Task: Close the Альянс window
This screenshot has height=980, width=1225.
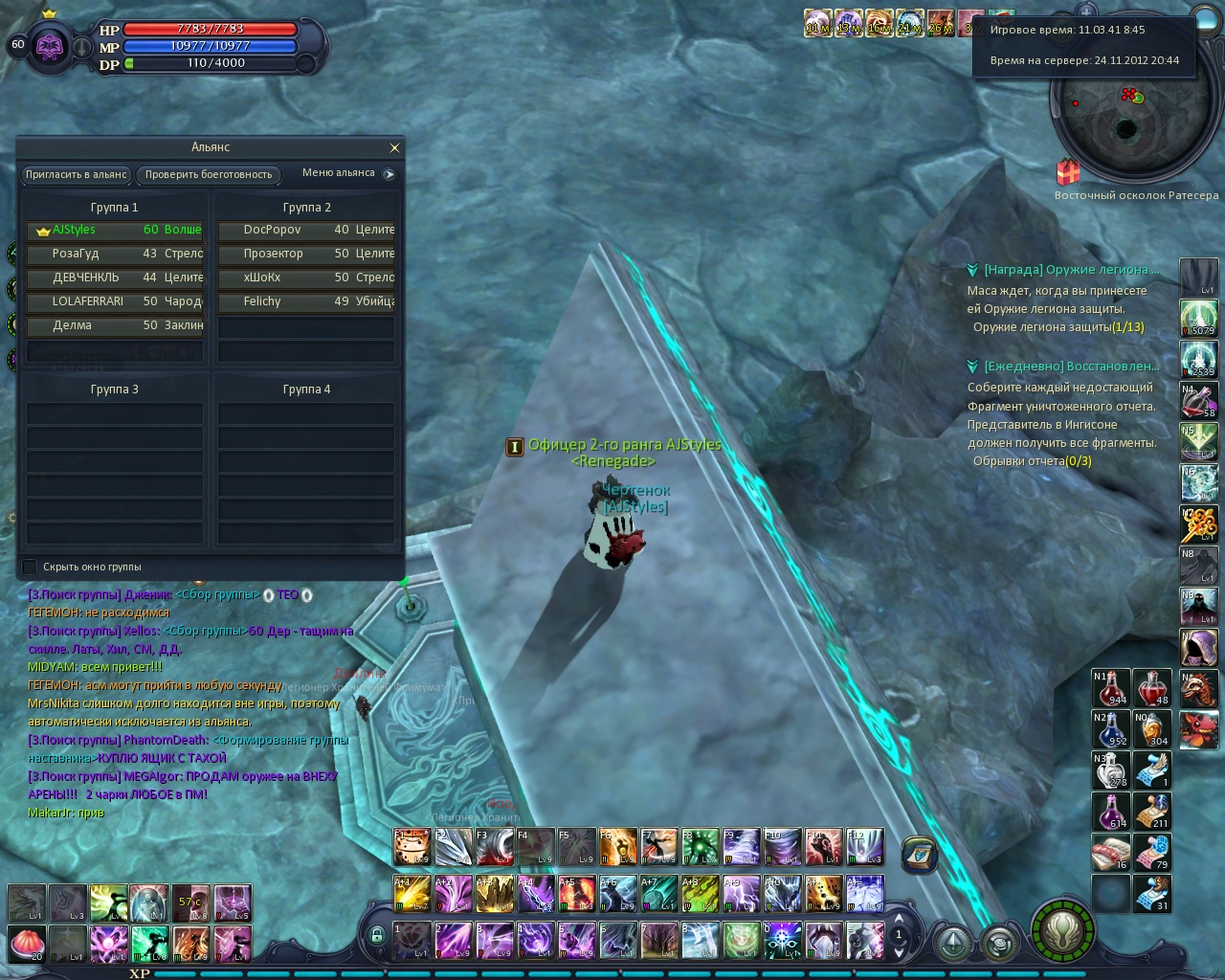Action: click(394, 147)
